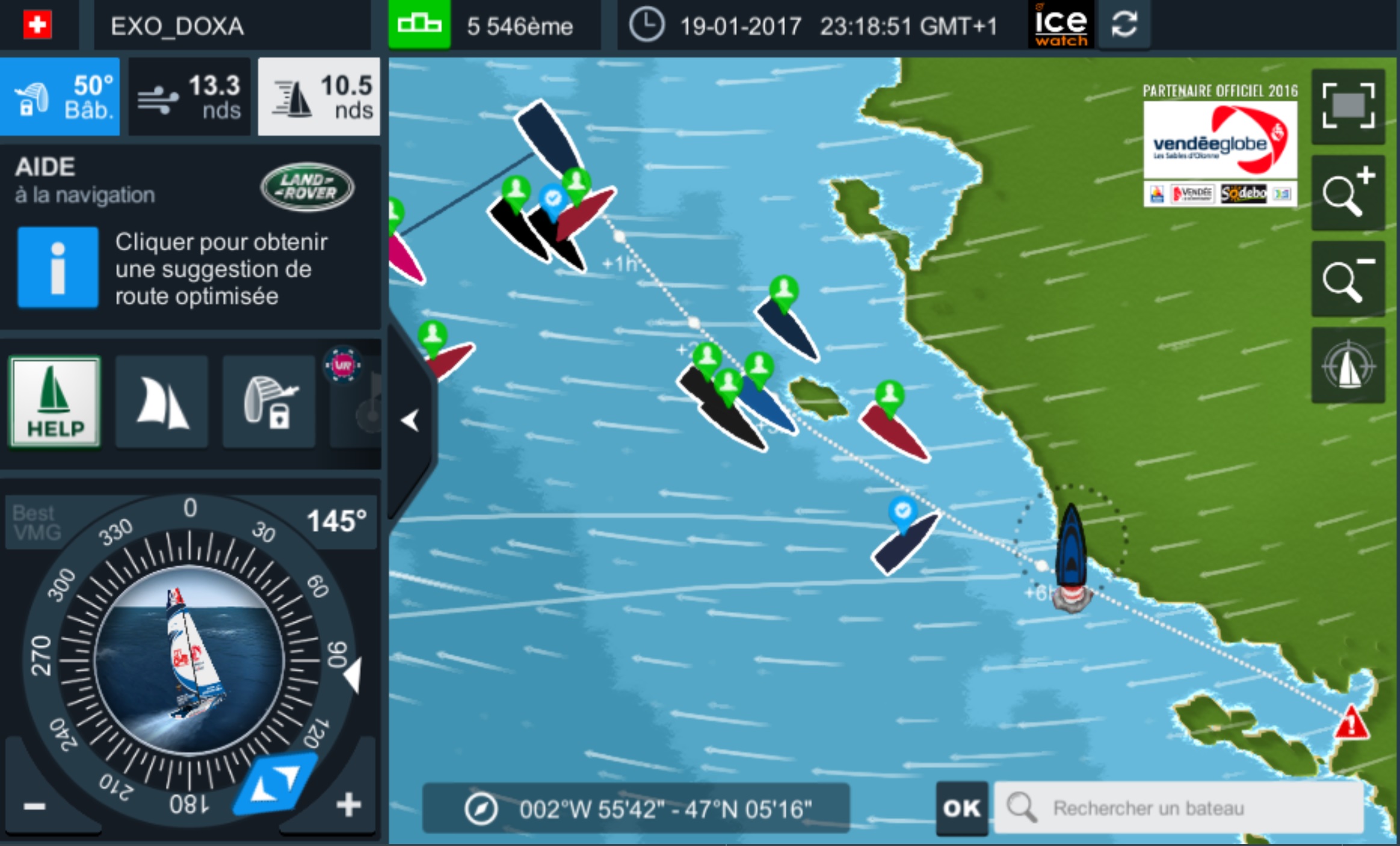Click the red warning triangle marker
1400x846 pixels.
point(1351,723)
